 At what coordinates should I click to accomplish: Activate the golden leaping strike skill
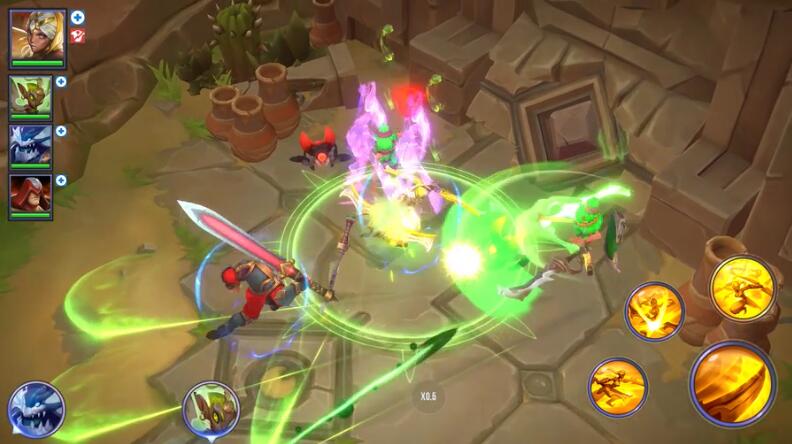pos(743,289)
